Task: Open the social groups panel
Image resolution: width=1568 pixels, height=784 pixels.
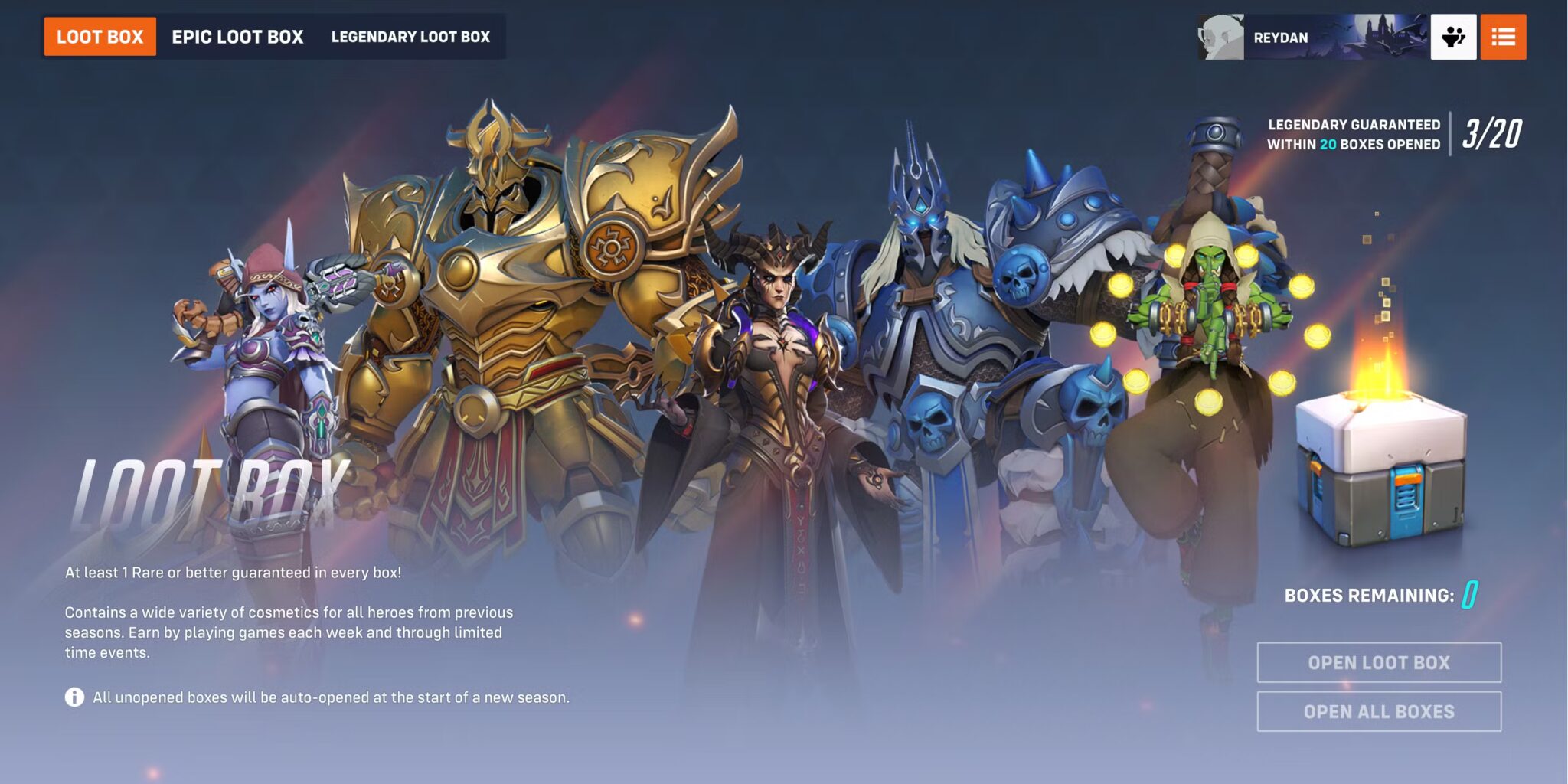Action: (1454, 36)
